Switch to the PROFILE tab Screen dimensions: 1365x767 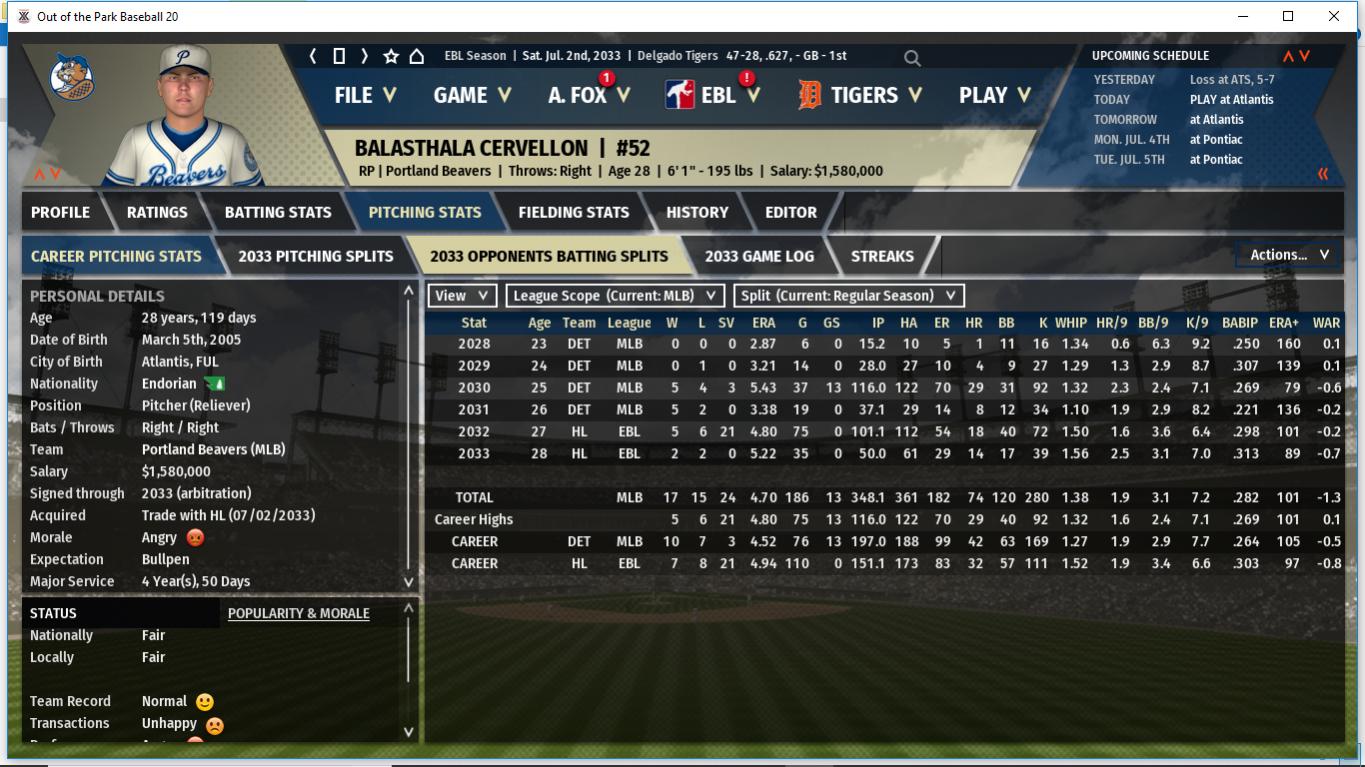(x=60, y=212)
